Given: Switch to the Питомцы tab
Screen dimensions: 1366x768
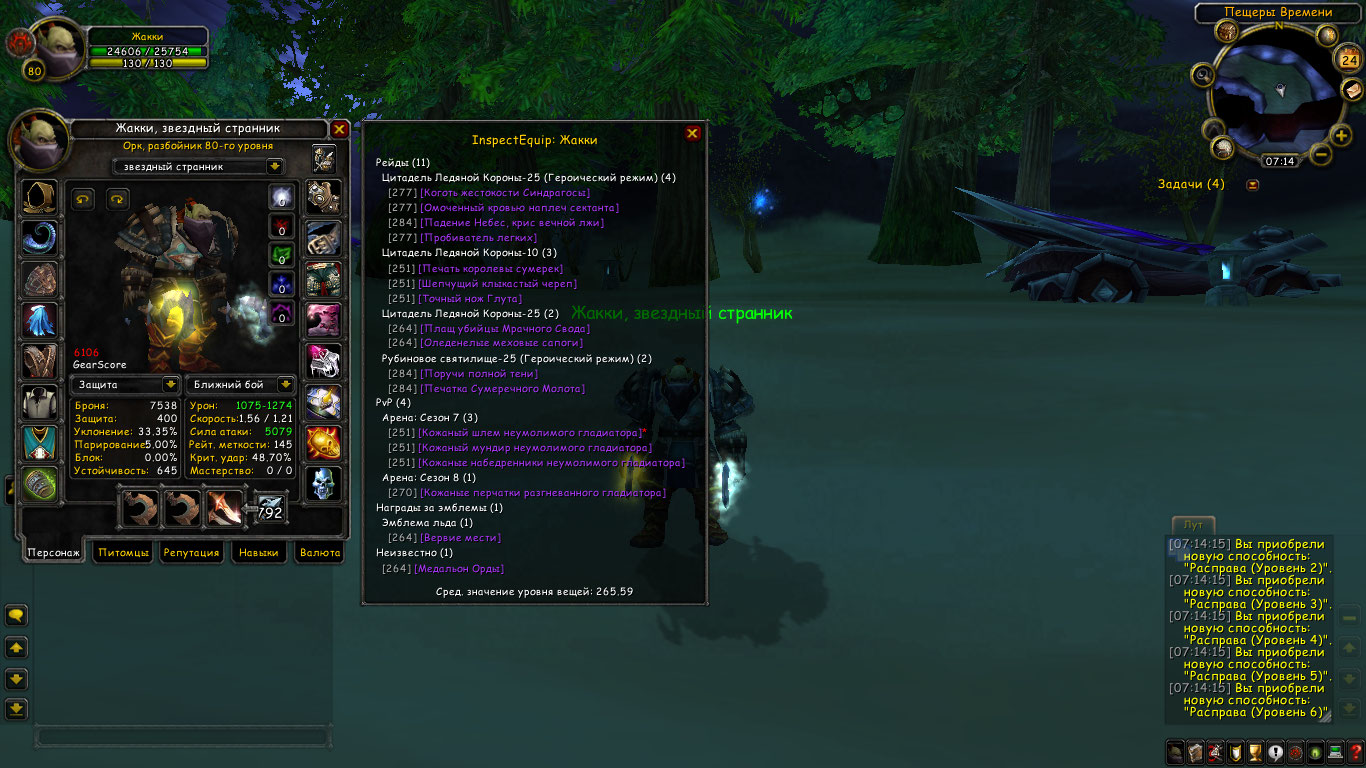Looking at the screenshot, I should (123, 552).
